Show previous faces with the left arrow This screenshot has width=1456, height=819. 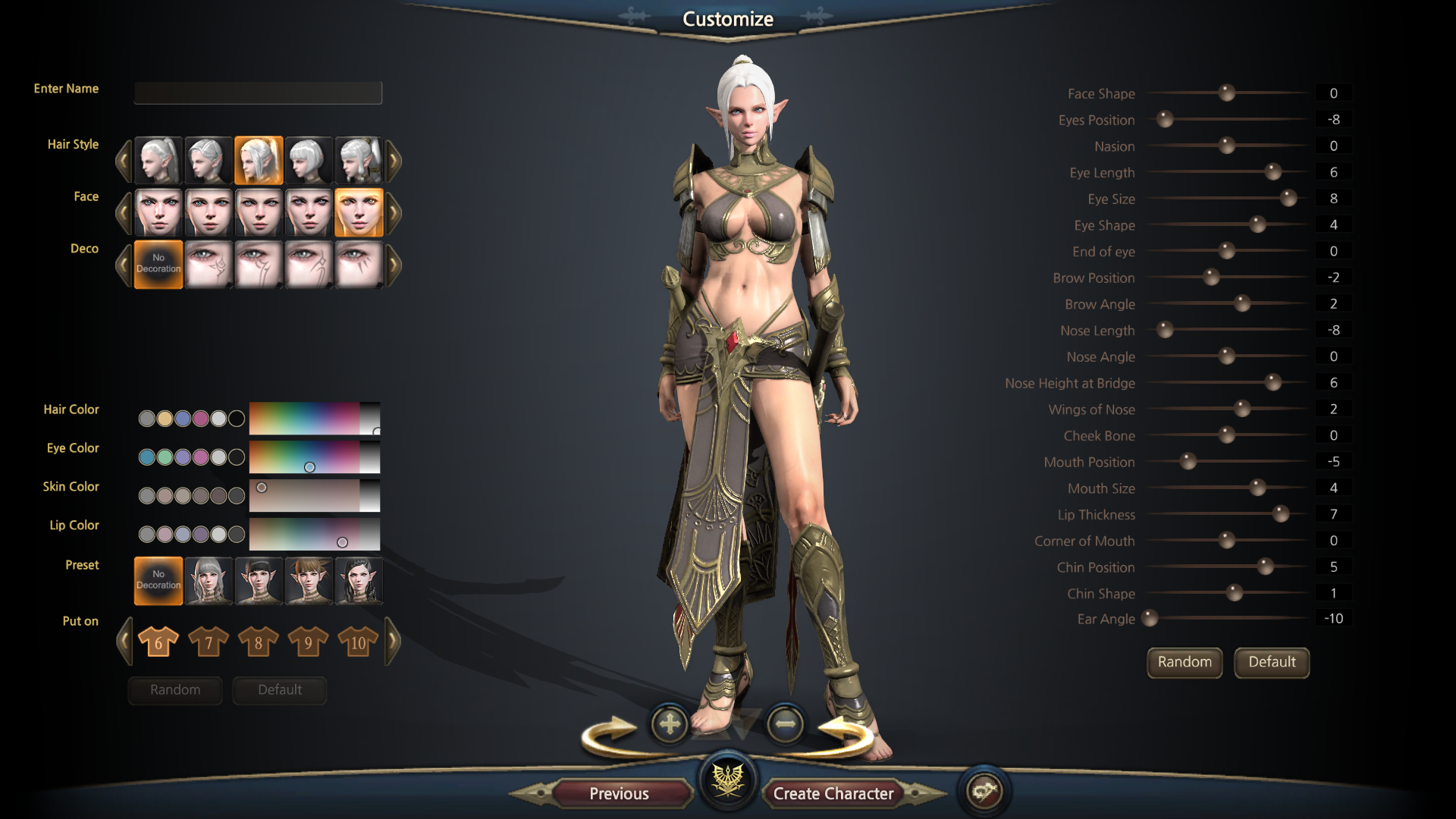coord(124,213)
